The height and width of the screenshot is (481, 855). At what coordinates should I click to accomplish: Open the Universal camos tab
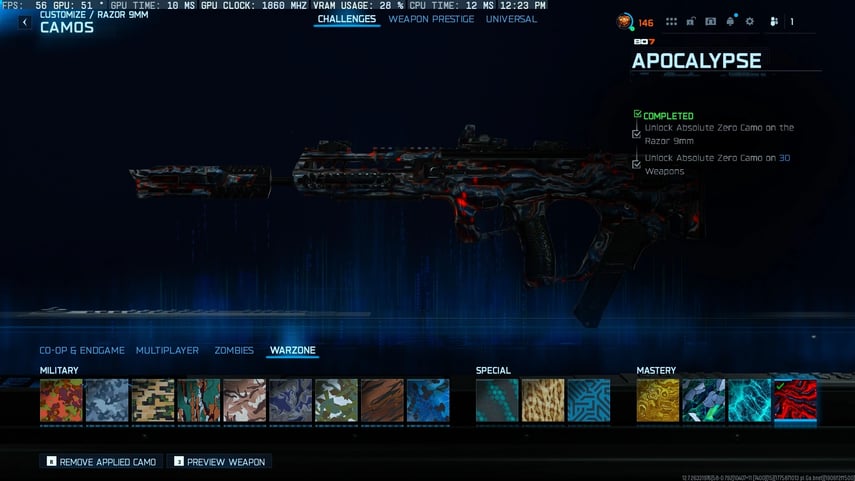click(x=511, y=19)
